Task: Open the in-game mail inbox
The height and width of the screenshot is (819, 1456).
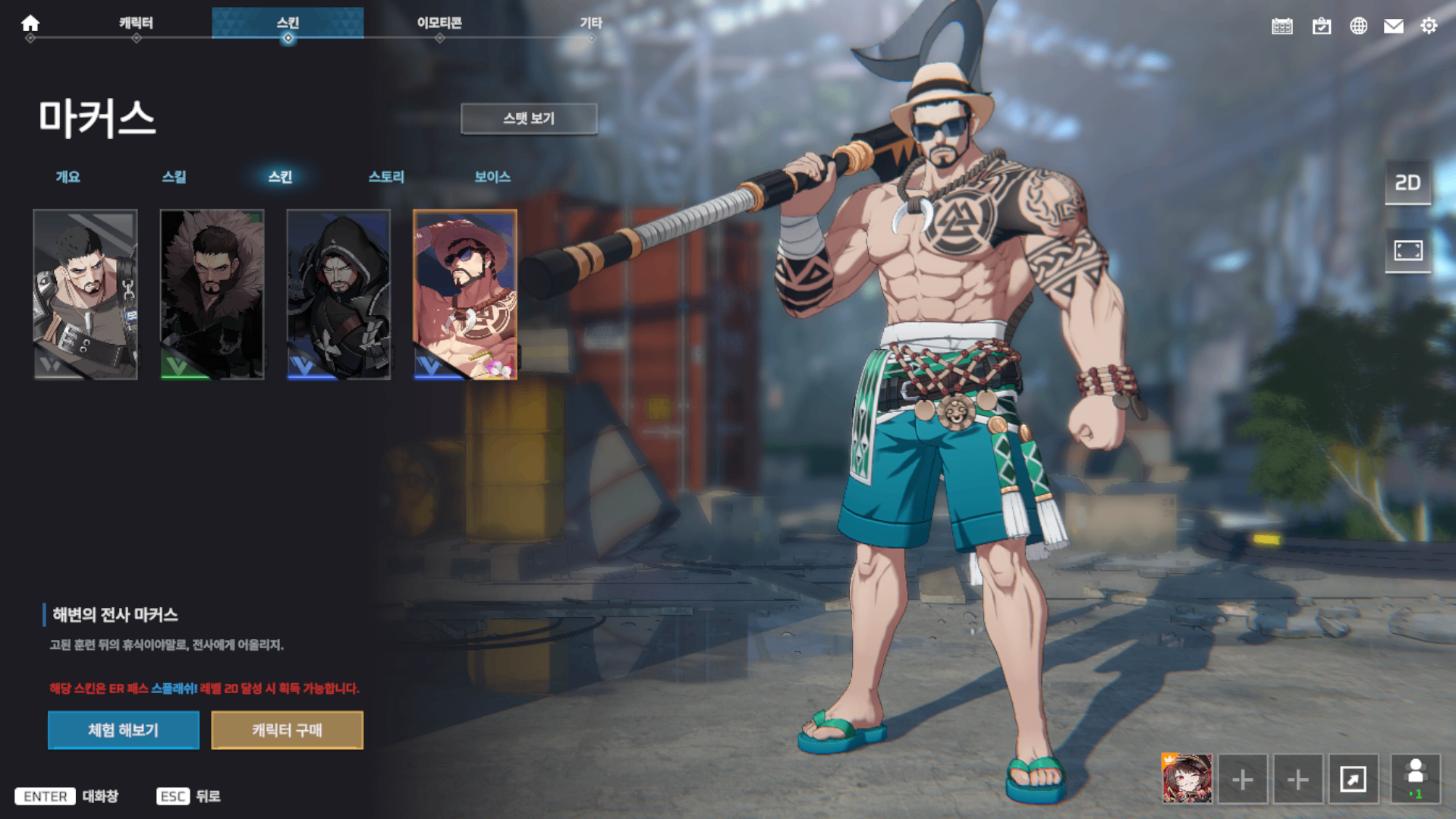Action: (x=1394, y=25)
